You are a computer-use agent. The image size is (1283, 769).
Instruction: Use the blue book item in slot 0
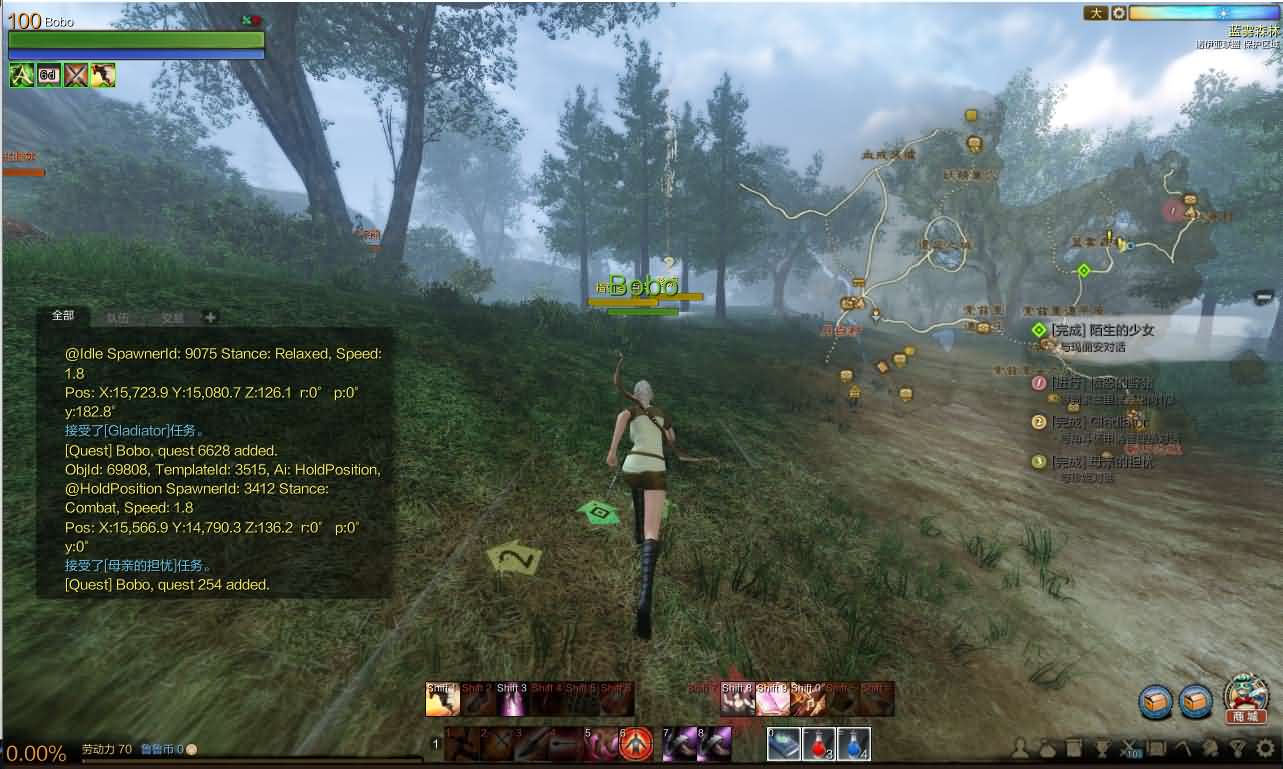(x=783, y=744)
